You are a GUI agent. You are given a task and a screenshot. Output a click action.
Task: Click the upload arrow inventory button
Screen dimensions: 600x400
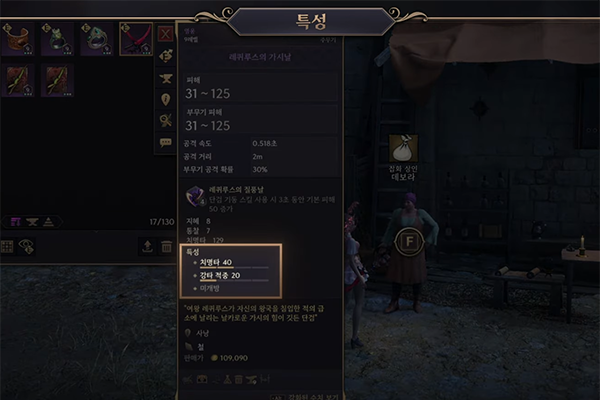(x=147, y=246)
